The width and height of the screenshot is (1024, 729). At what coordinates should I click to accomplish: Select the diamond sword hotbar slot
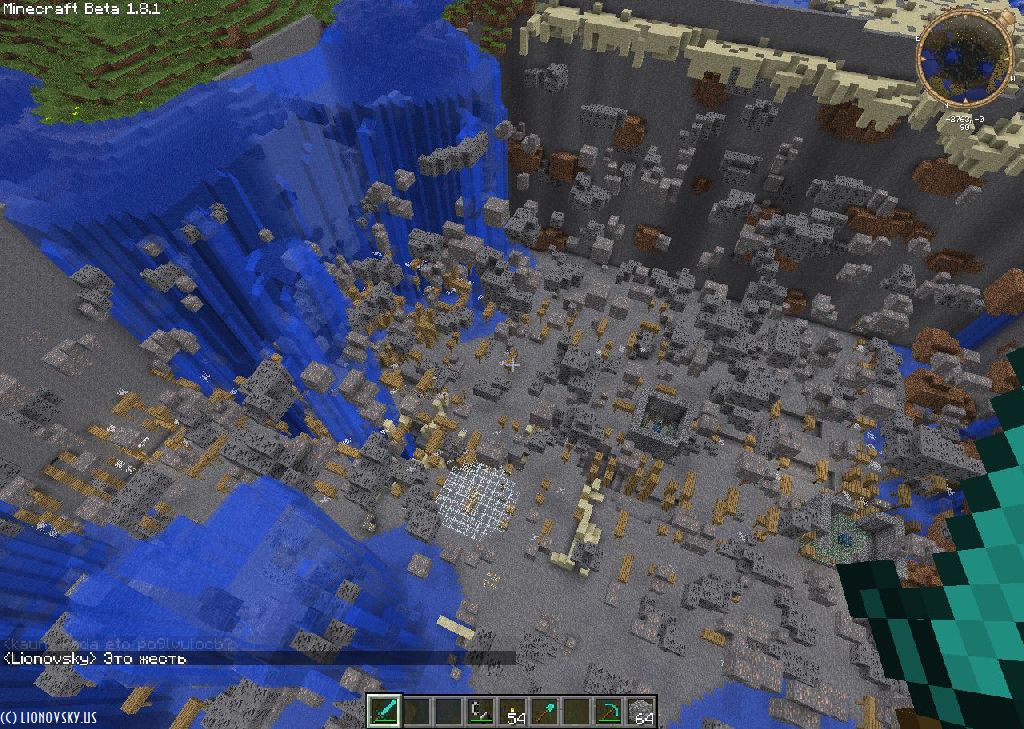click(385, 711)
